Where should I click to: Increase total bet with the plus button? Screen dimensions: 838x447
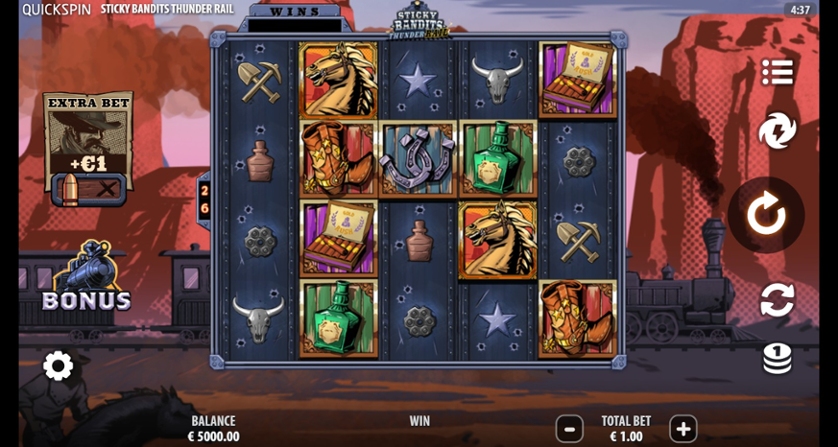pyautogui.click(x=683, y=429)
